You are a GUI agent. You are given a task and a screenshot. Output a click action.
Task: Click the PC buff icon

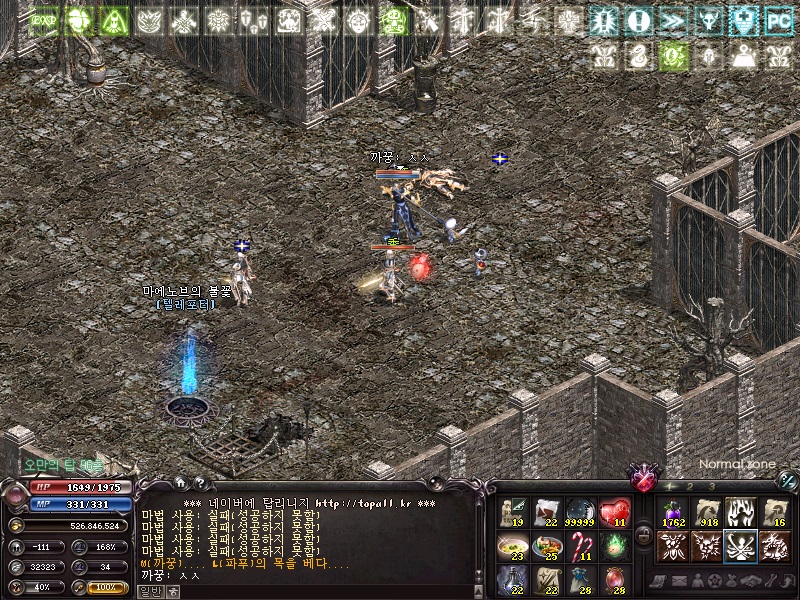778,19
